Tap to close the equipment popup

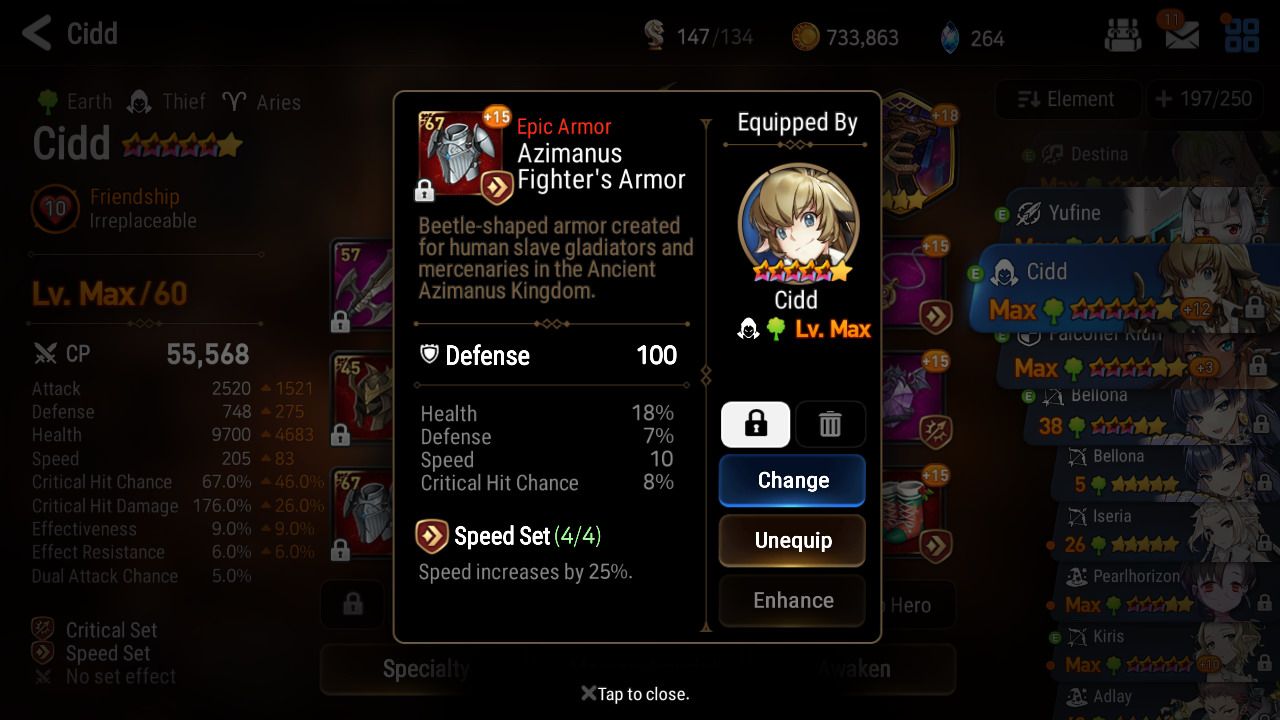point(636,693)
